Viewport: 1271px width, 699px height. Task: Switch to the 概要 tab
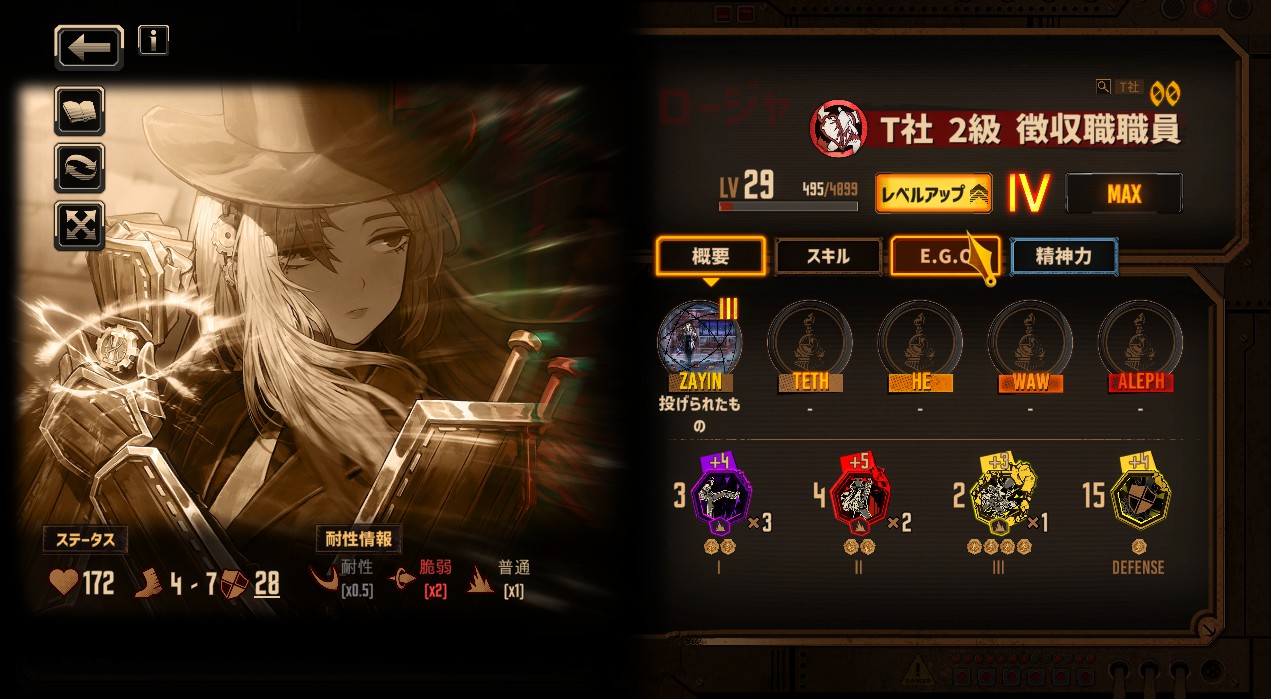coord(711,256)
